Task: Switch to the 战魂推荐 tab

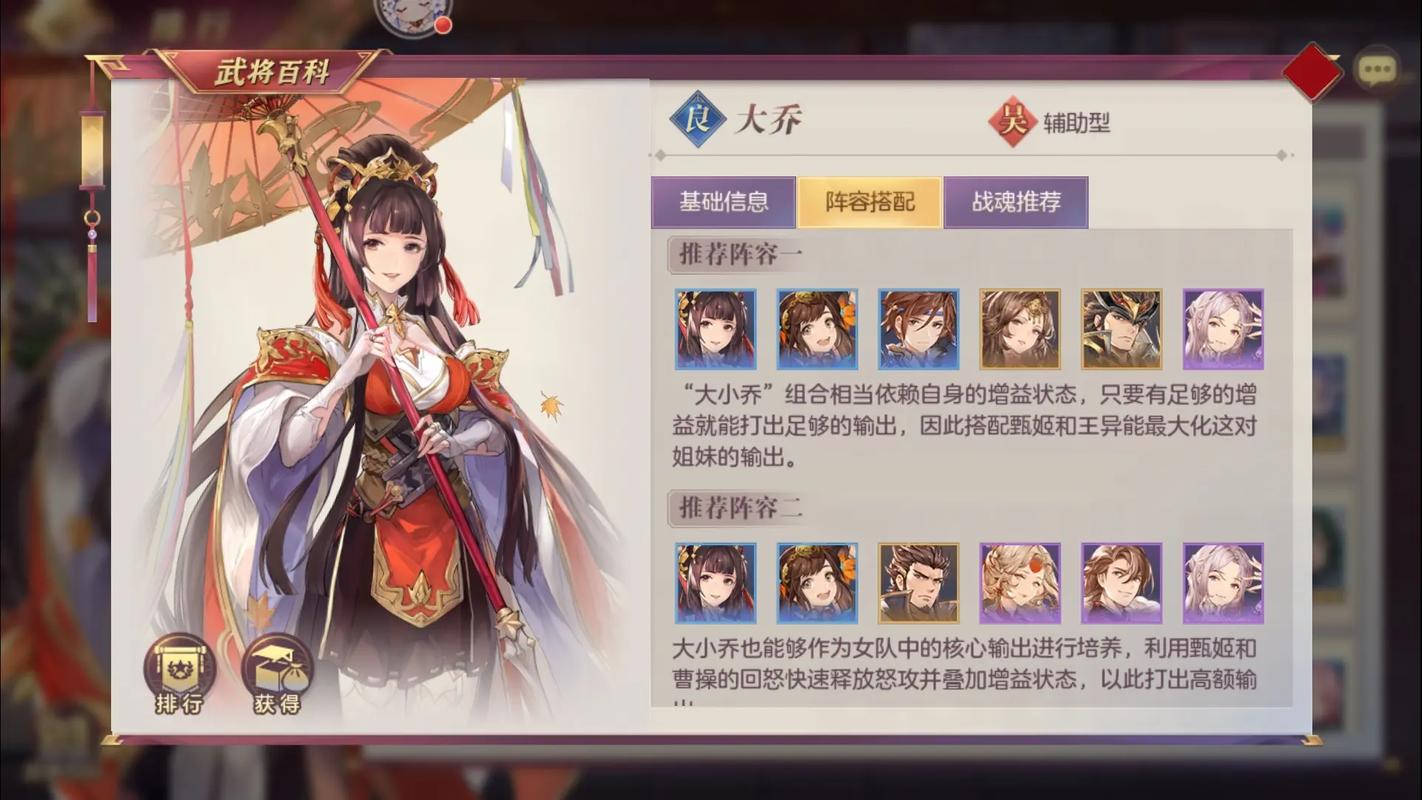Action: click(x=1017, y=202)
